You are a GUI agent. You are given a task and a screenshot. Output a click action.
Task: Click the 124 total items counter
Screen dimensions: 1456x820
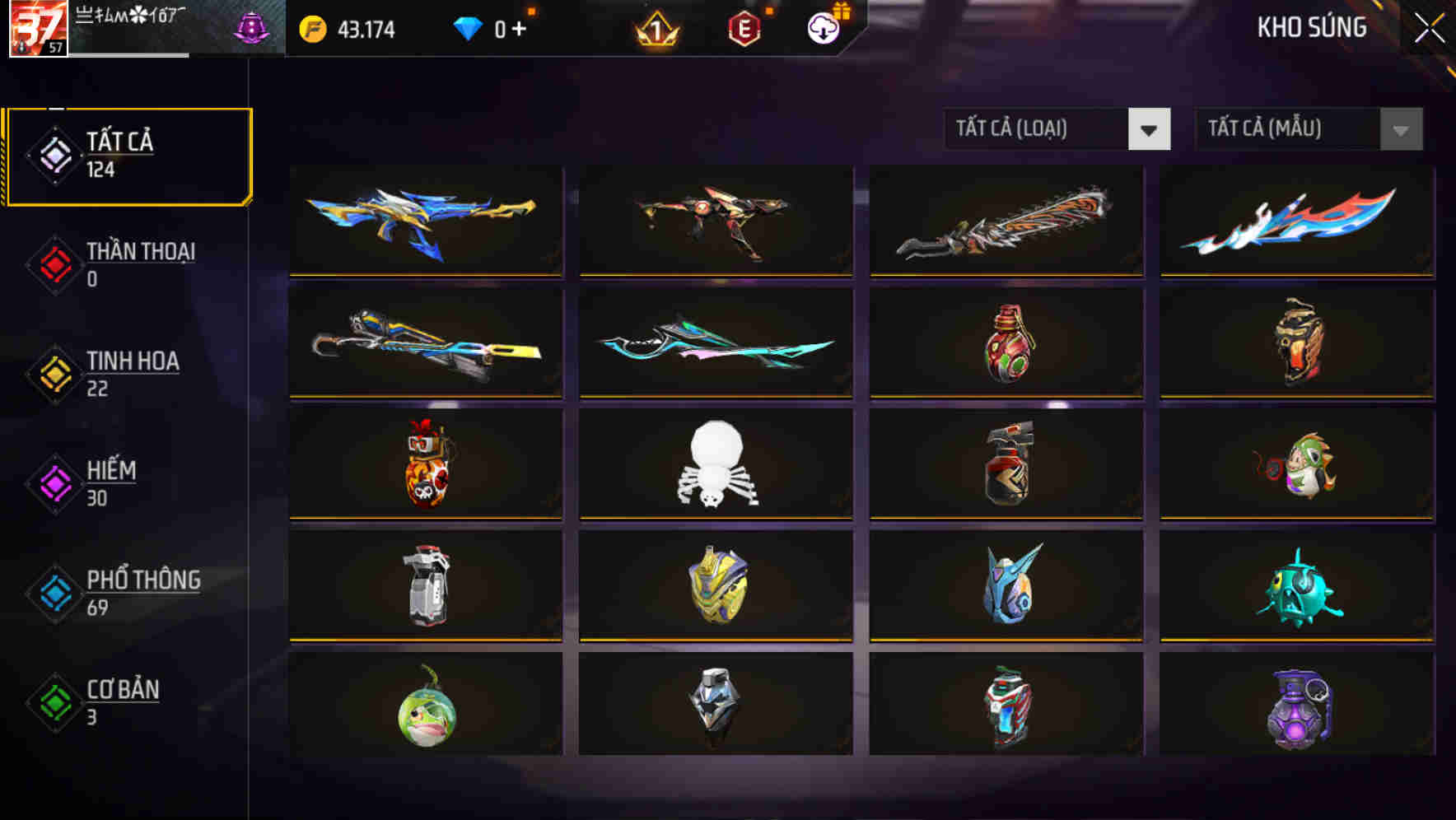point(100,170)
